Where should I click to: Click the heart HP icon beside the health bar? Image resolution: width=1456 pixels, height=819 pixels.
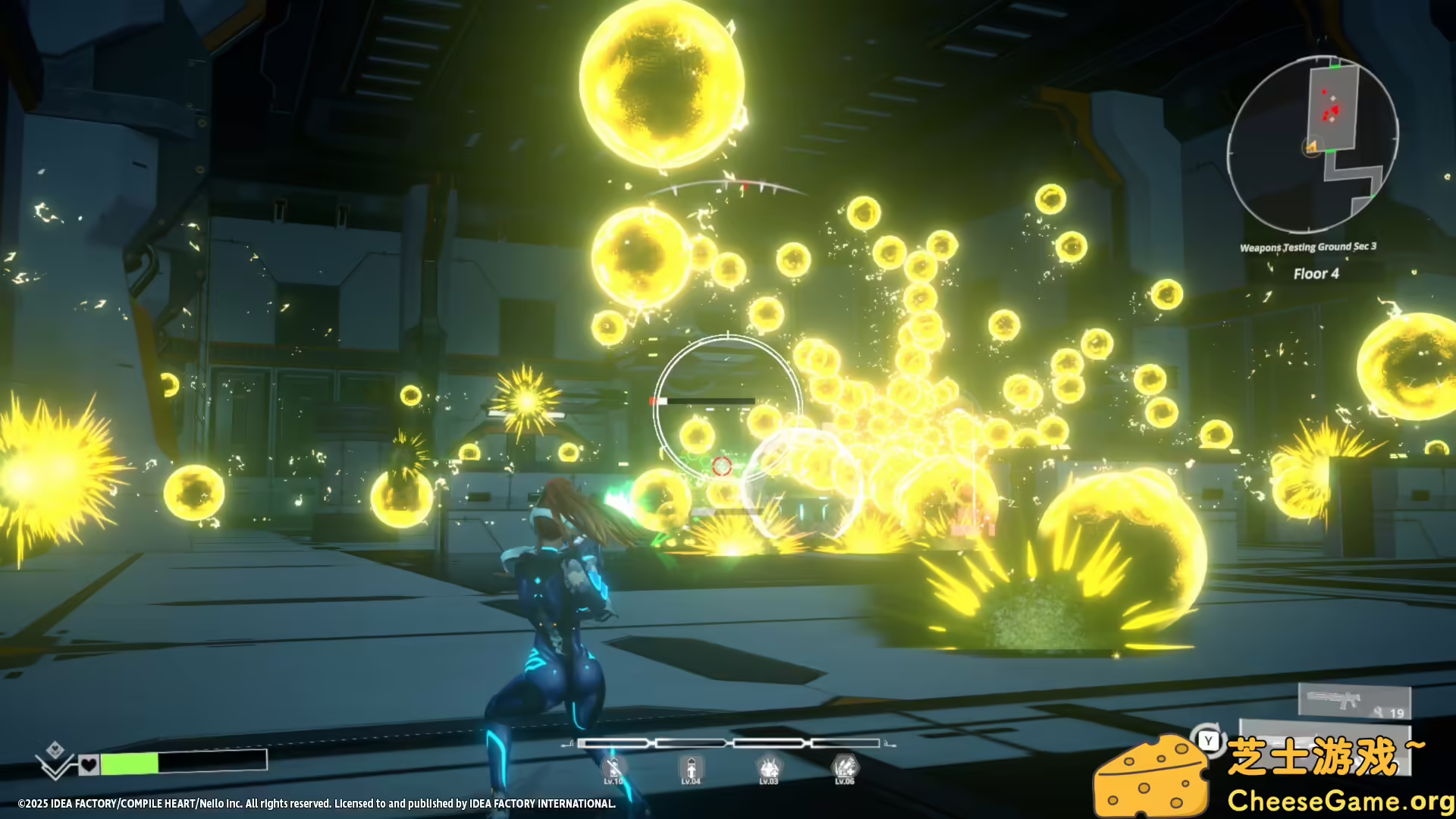89,765
